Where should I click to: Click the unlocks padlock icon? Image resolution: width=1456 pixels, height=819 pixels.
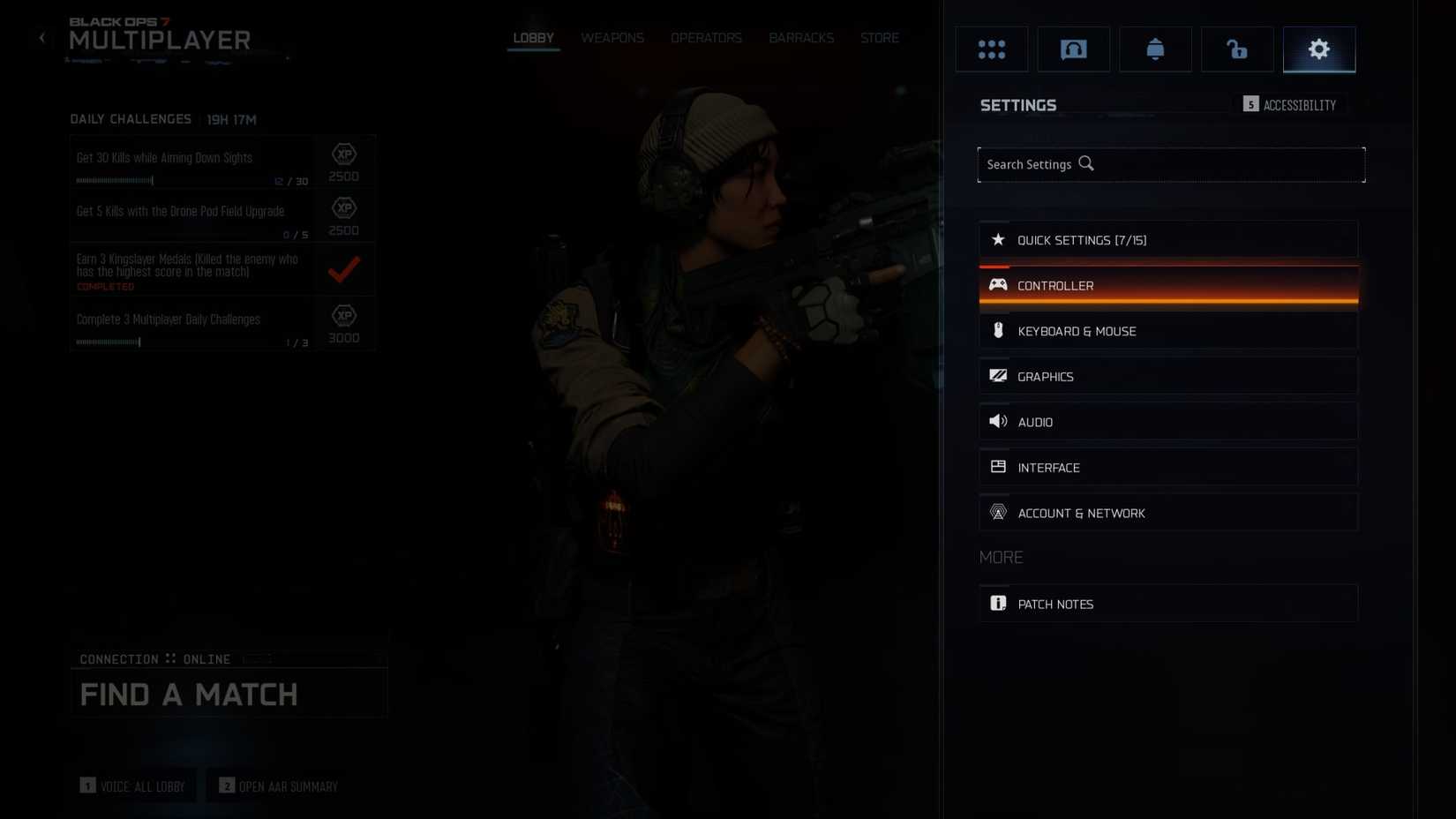[1236, 49]
